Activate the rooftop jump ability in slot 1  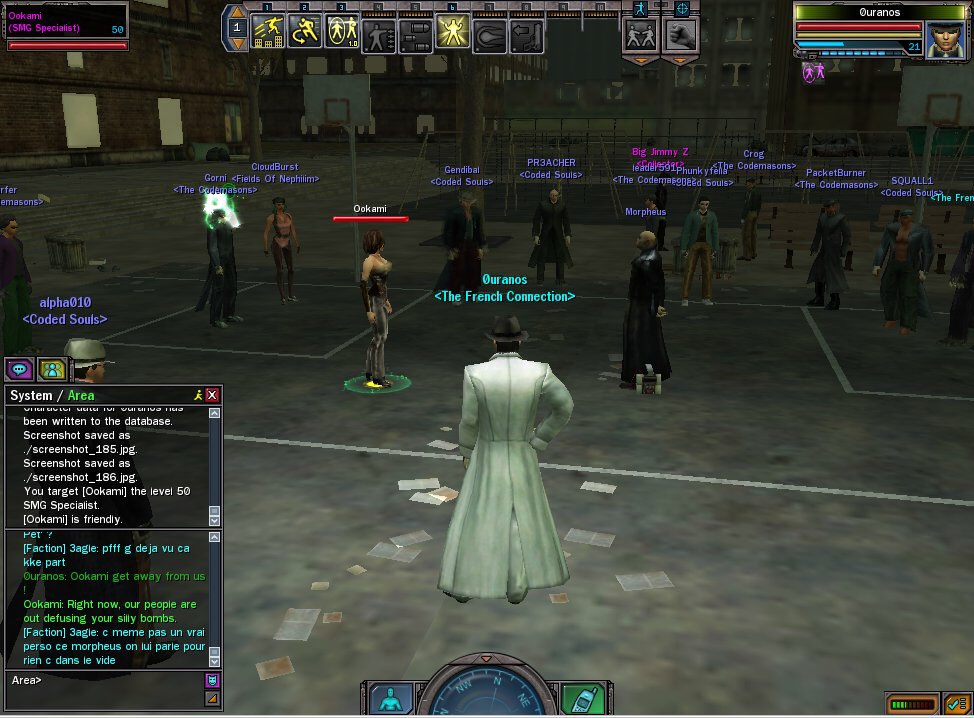point(267,32)
